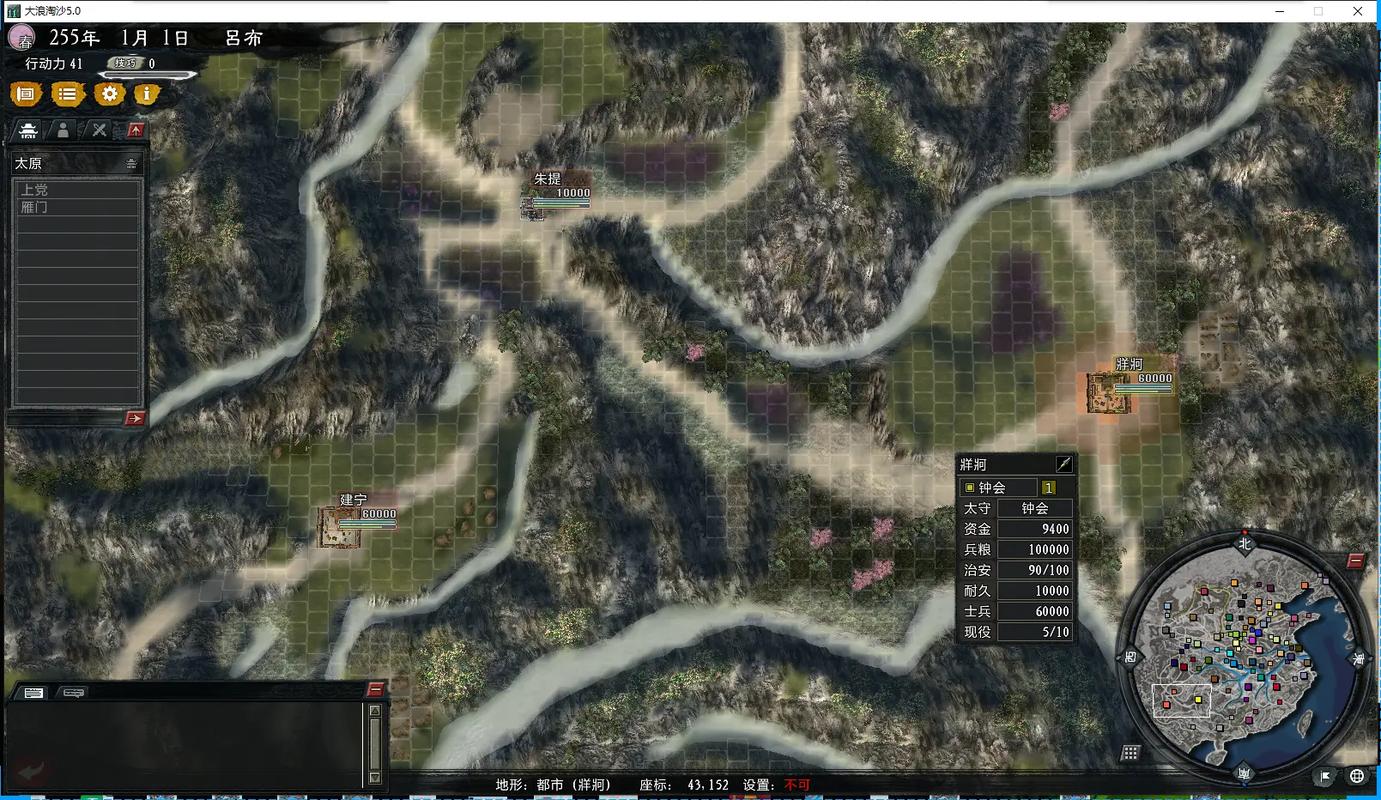This screenshot has width=1381, height=800.
Task: Minimize the minimap with red minus button
Action: [1355, 561]
